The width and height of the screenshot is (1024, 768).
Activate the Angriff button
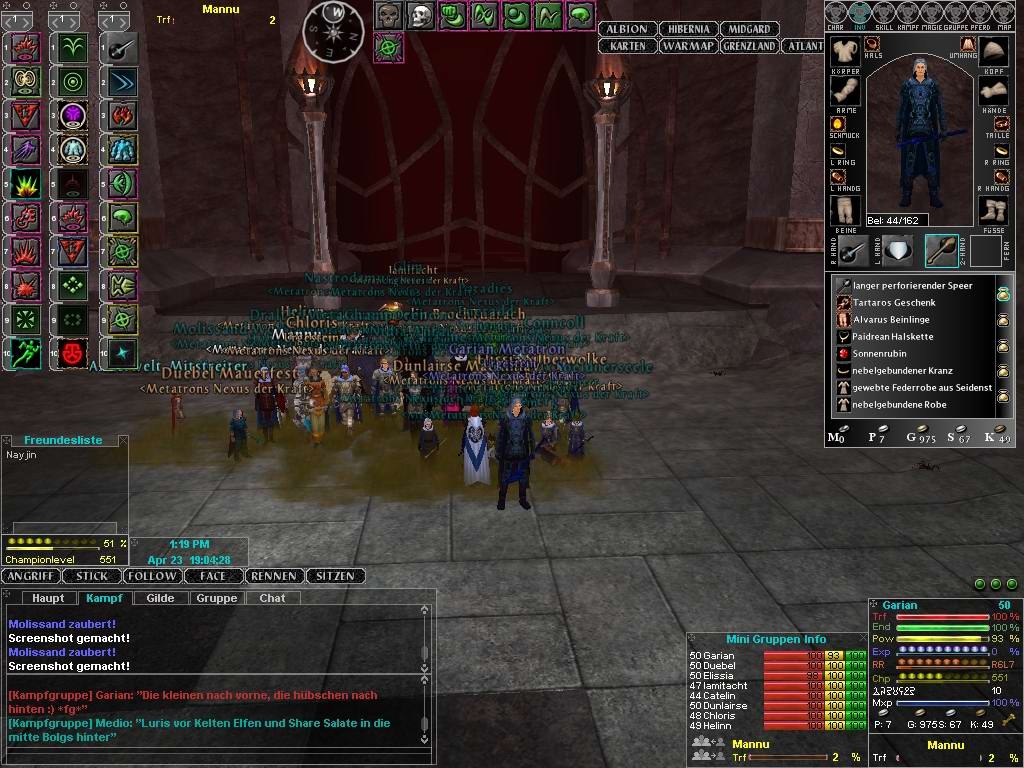click(31, 576)
